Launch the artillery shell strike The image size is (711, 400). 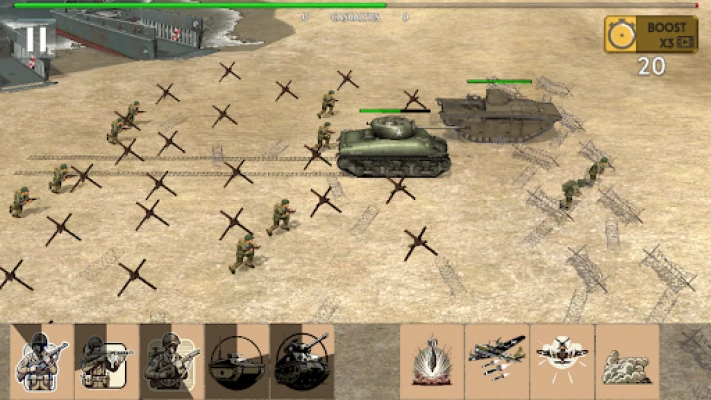coord(432,359)
